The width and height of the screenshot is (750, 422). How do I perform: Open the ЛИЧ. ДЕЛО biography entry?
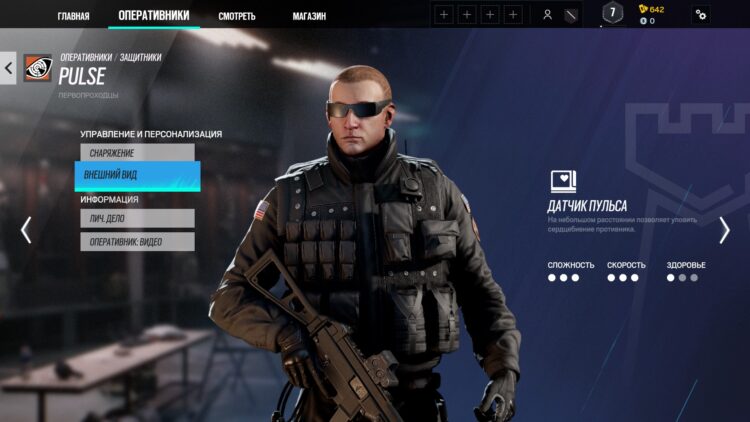(137, 218)
